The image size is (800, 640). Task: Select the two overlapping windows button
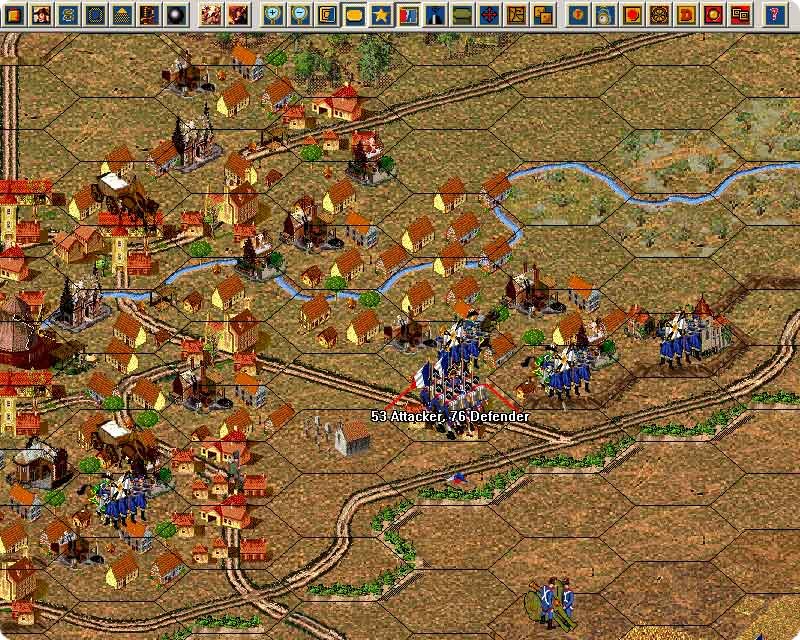(x=740, y=14)
